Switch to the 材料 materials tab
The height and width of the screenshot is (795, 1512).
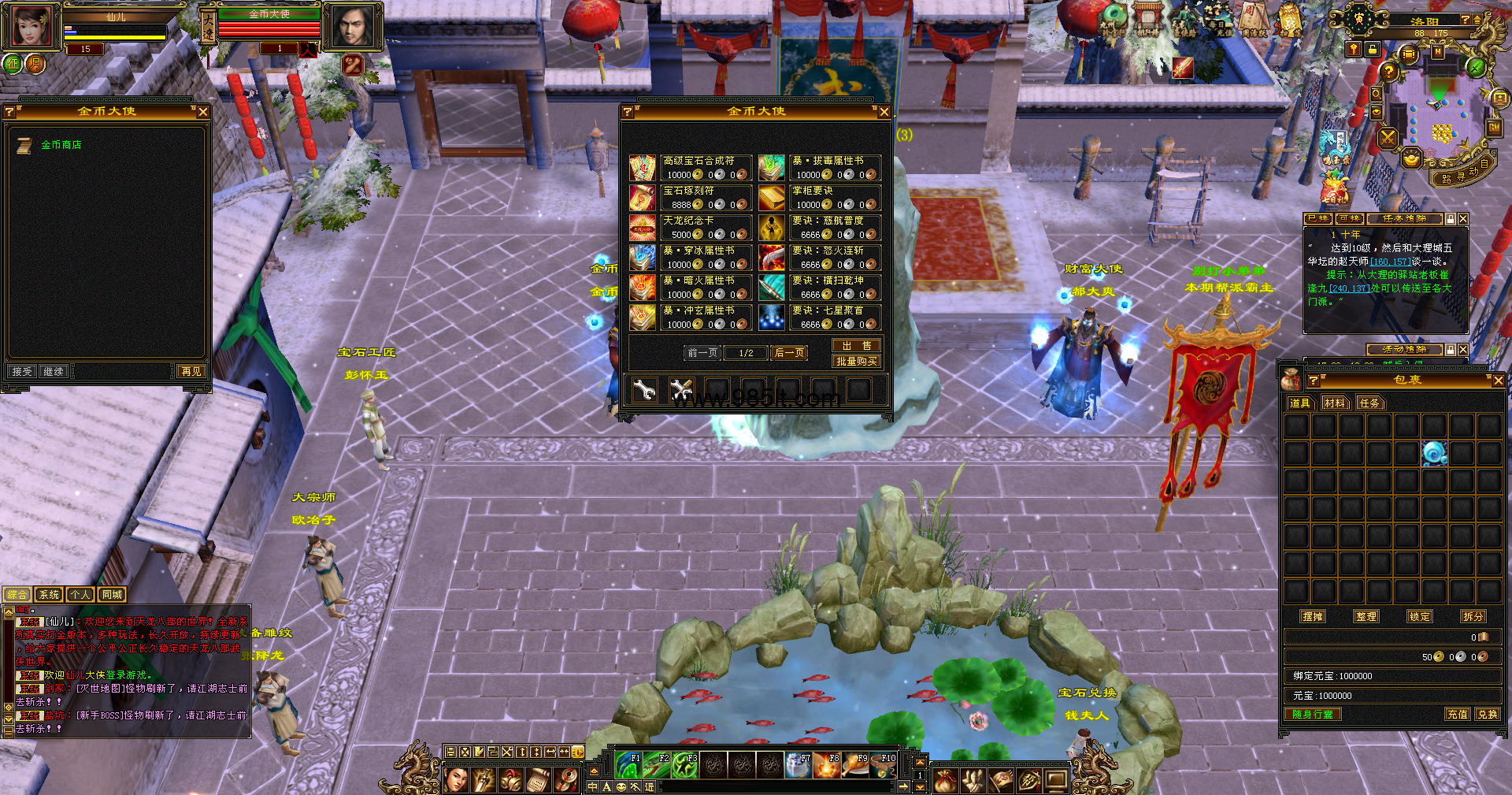(1334, 403)
